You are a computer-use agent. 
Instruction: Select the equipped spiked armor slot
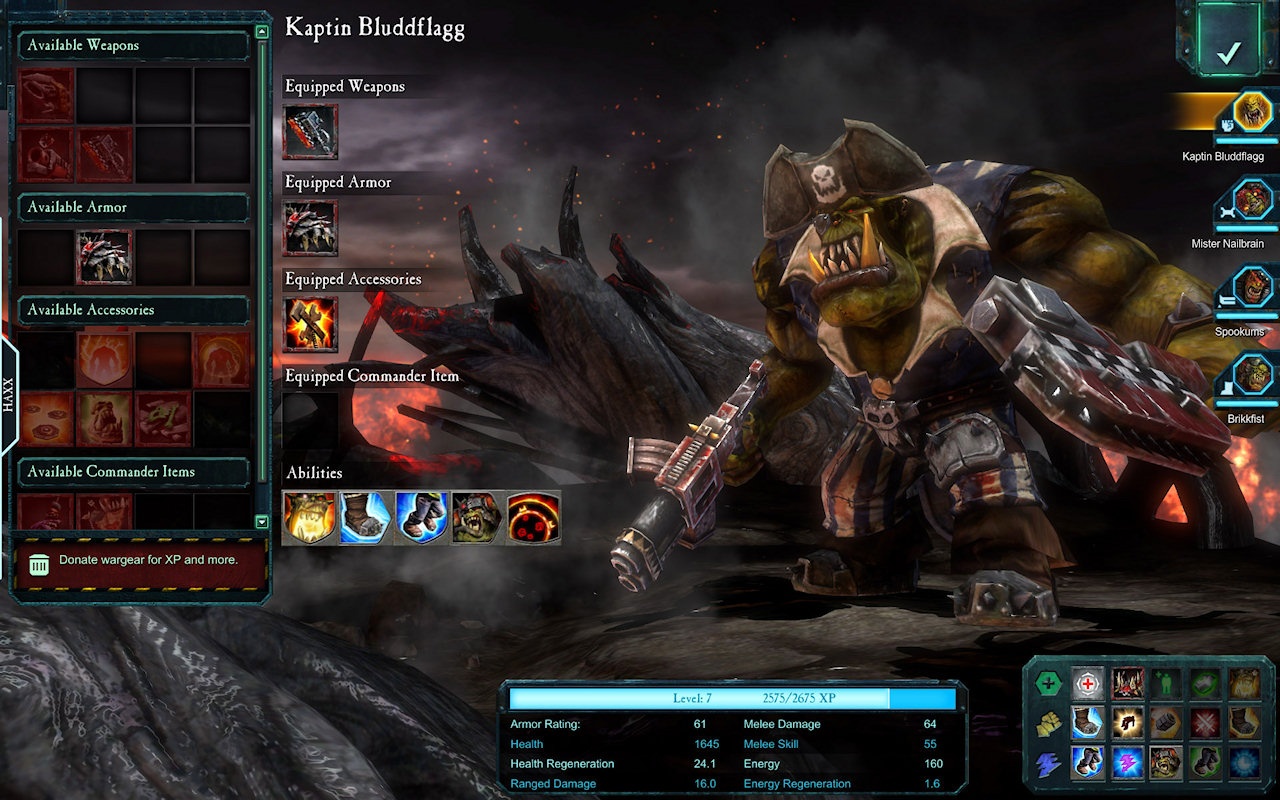click(310, 228)
